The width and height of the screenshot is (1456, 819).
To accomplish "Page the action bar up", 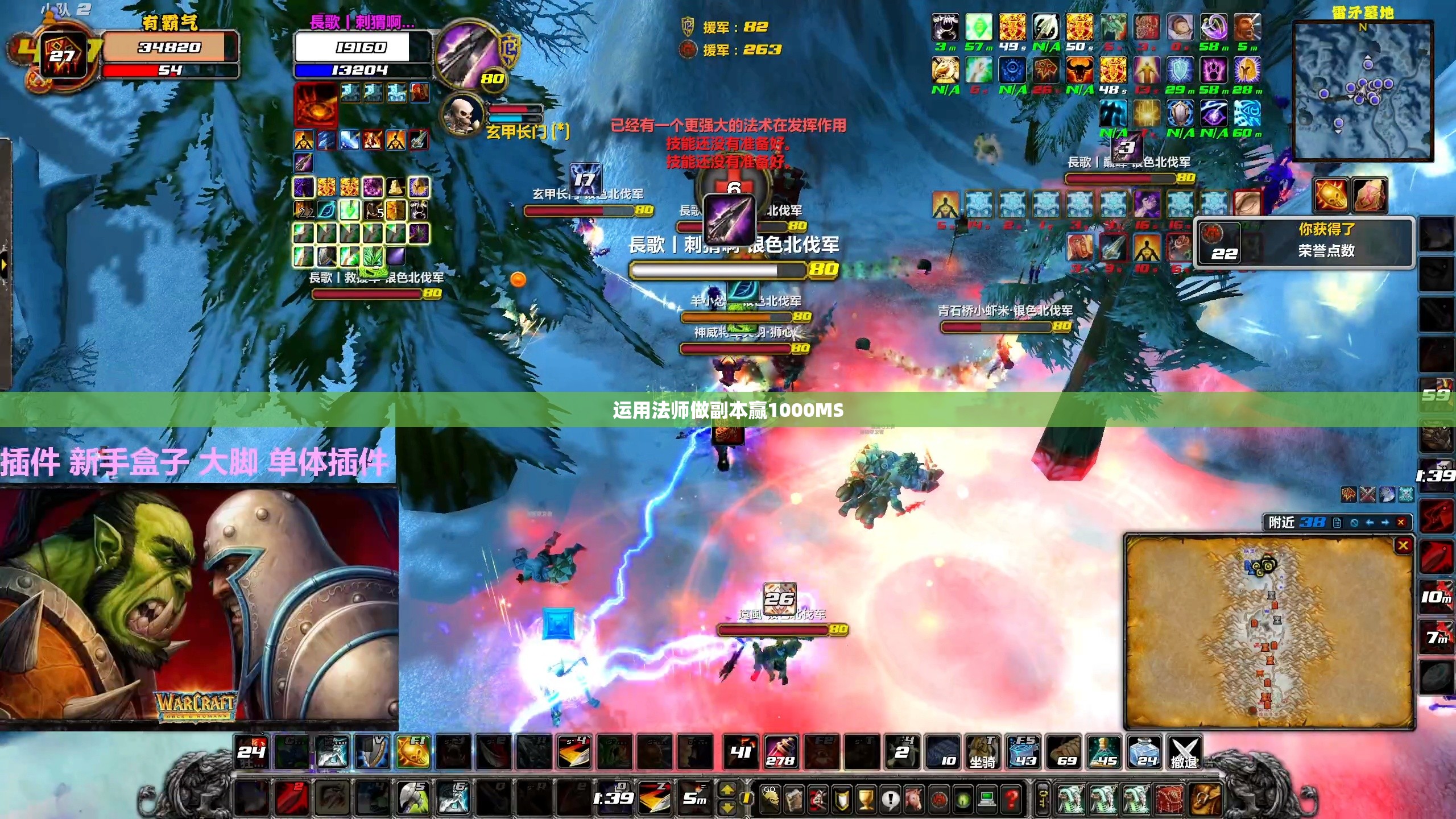I will [x=727, y=791].
